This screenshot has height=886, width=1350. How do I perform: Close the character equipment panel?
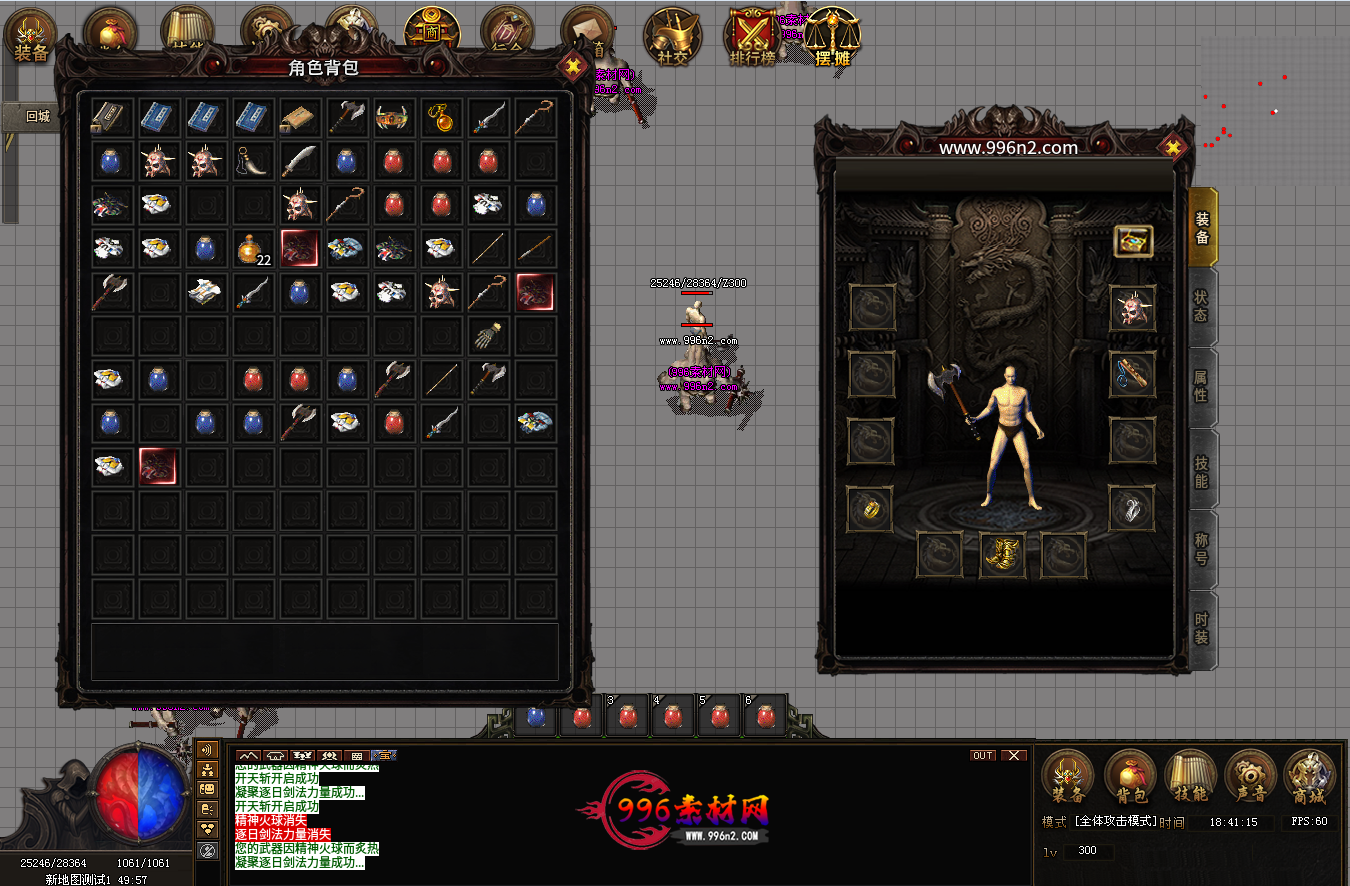coord(1173,148)
